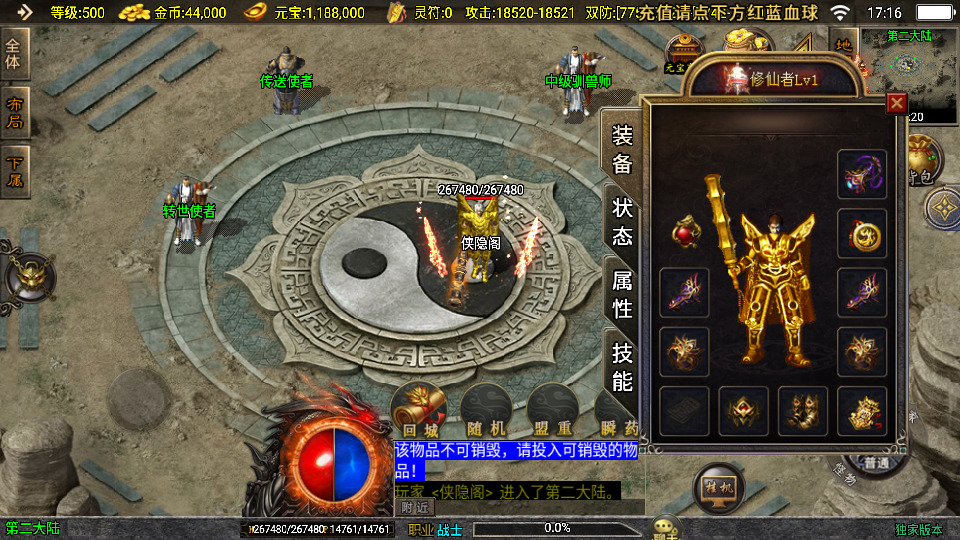The height and width of the screenshot is (540, 960).
Task: Open the 元宝 shop building icon
Action: [x=684, y=53]
